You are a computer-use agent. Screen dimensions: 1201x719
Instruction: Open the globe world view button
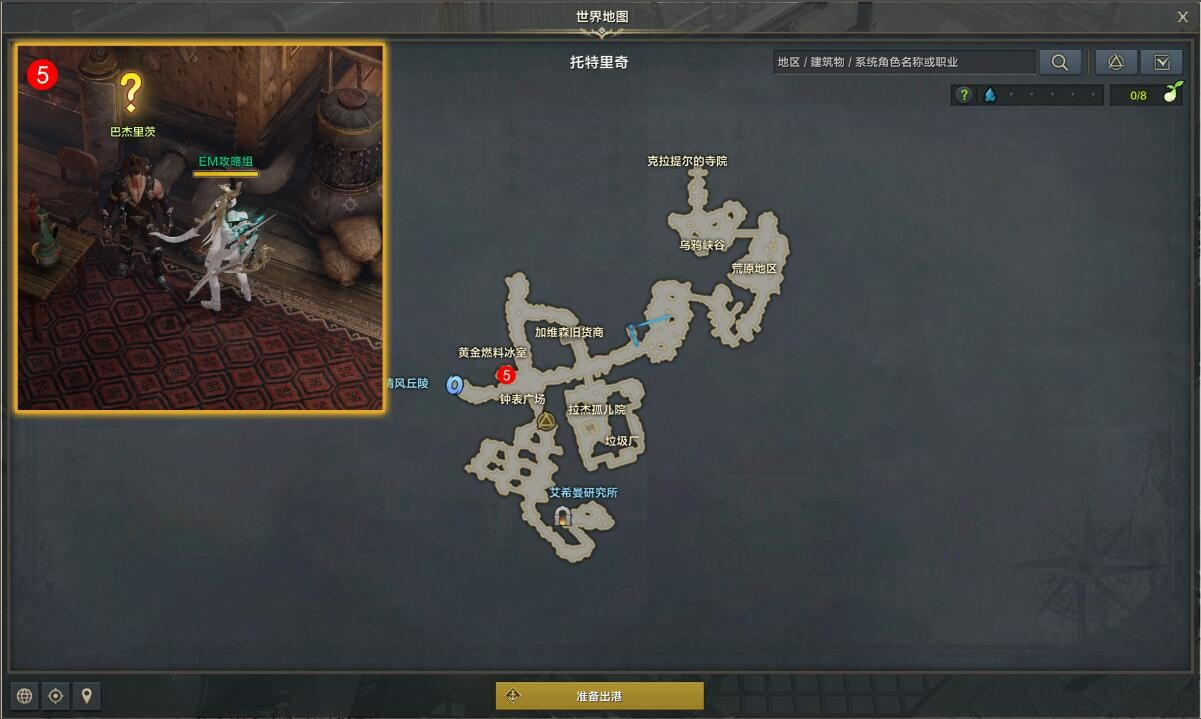[25, 696]
